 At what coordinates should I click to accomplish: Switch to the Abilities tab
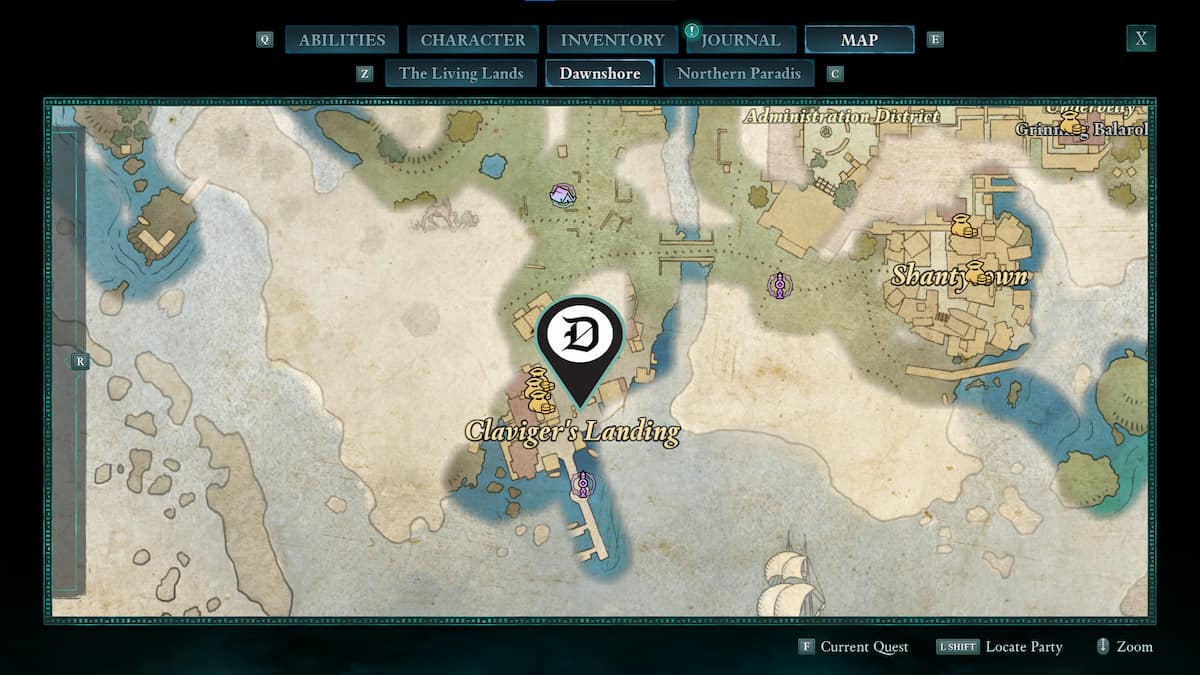(342, 40)
